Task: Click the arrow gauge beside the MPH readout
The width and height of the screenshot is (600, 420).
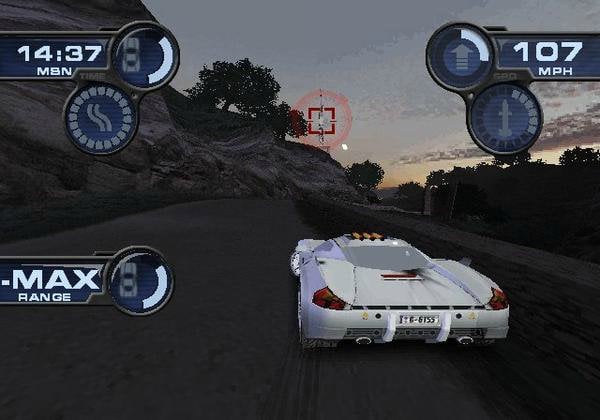Action: [x=460, y=56]
